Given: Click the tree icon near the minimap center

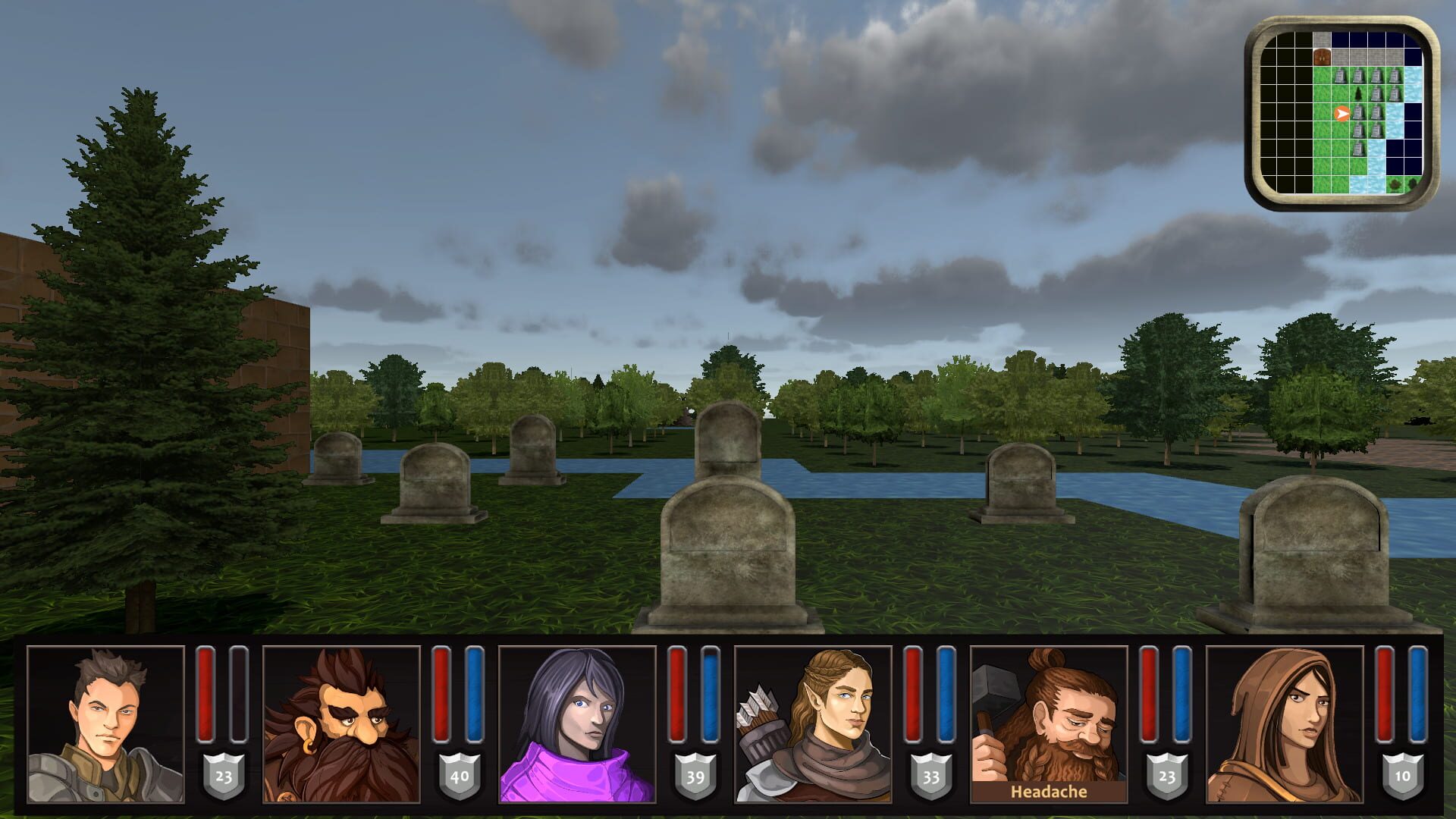Looking at the screenshot, I should (x=1358, y=96).
